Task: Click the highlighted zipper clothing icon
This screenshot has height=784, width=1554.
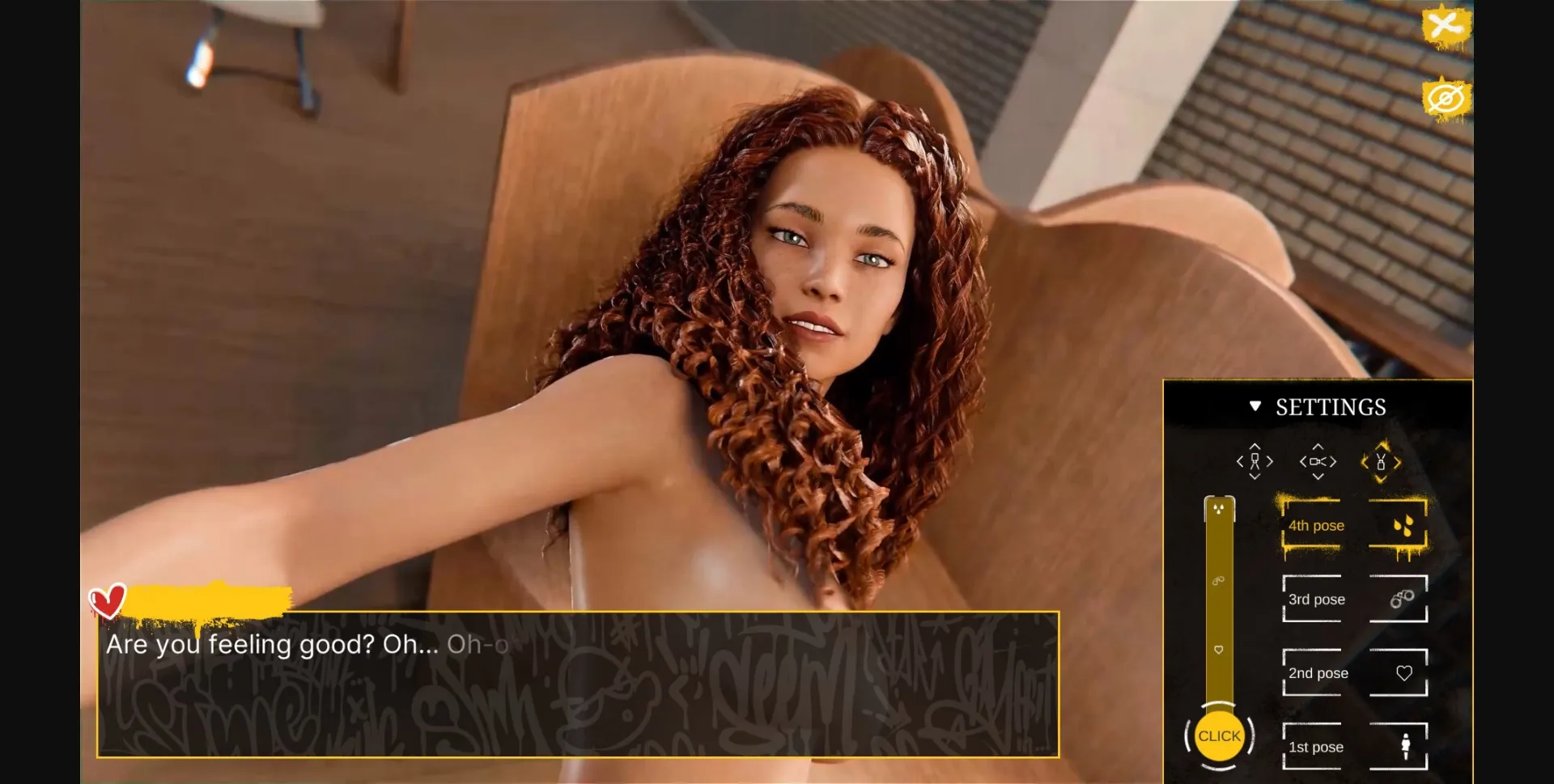Action: [x=1382, y=461]
